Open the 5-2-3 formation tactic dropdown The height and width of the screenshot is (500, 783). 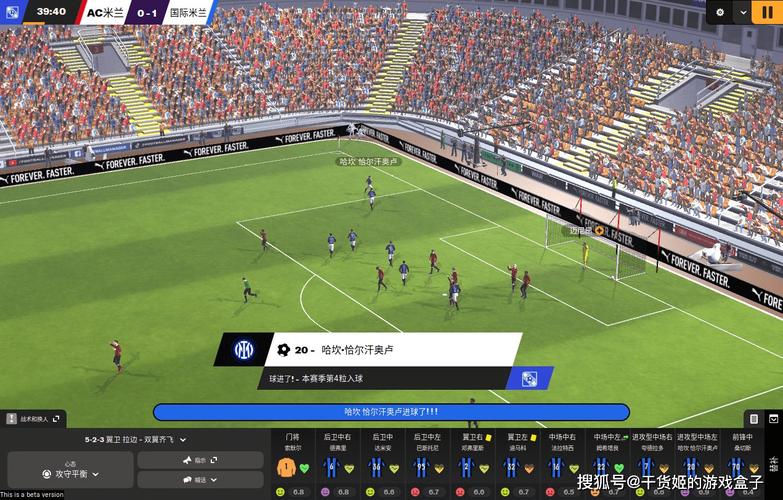(x=135, y=439)
